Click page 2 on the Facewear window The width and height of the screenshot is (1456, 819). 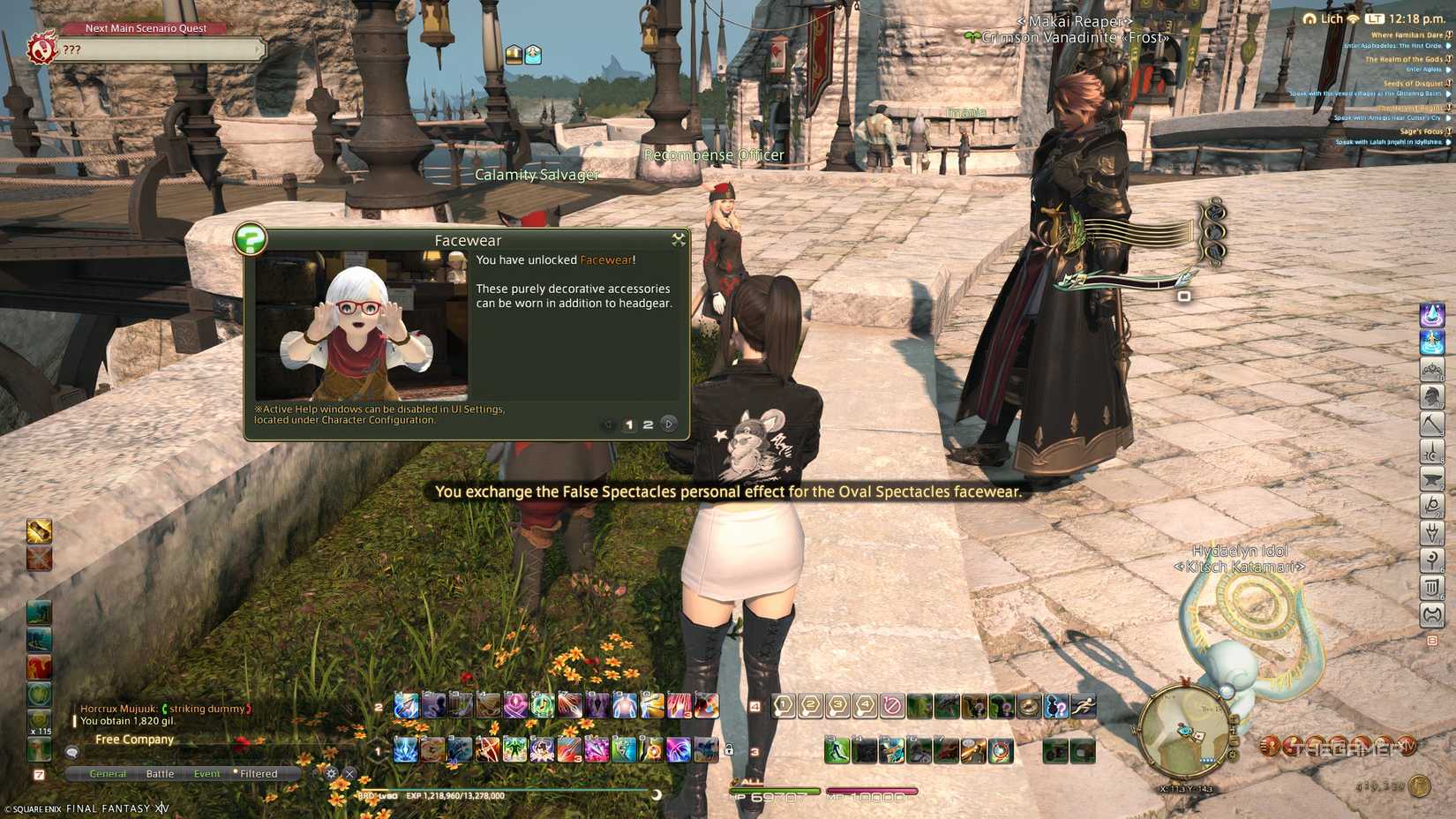pyautogui.click(x=648, y=425)
